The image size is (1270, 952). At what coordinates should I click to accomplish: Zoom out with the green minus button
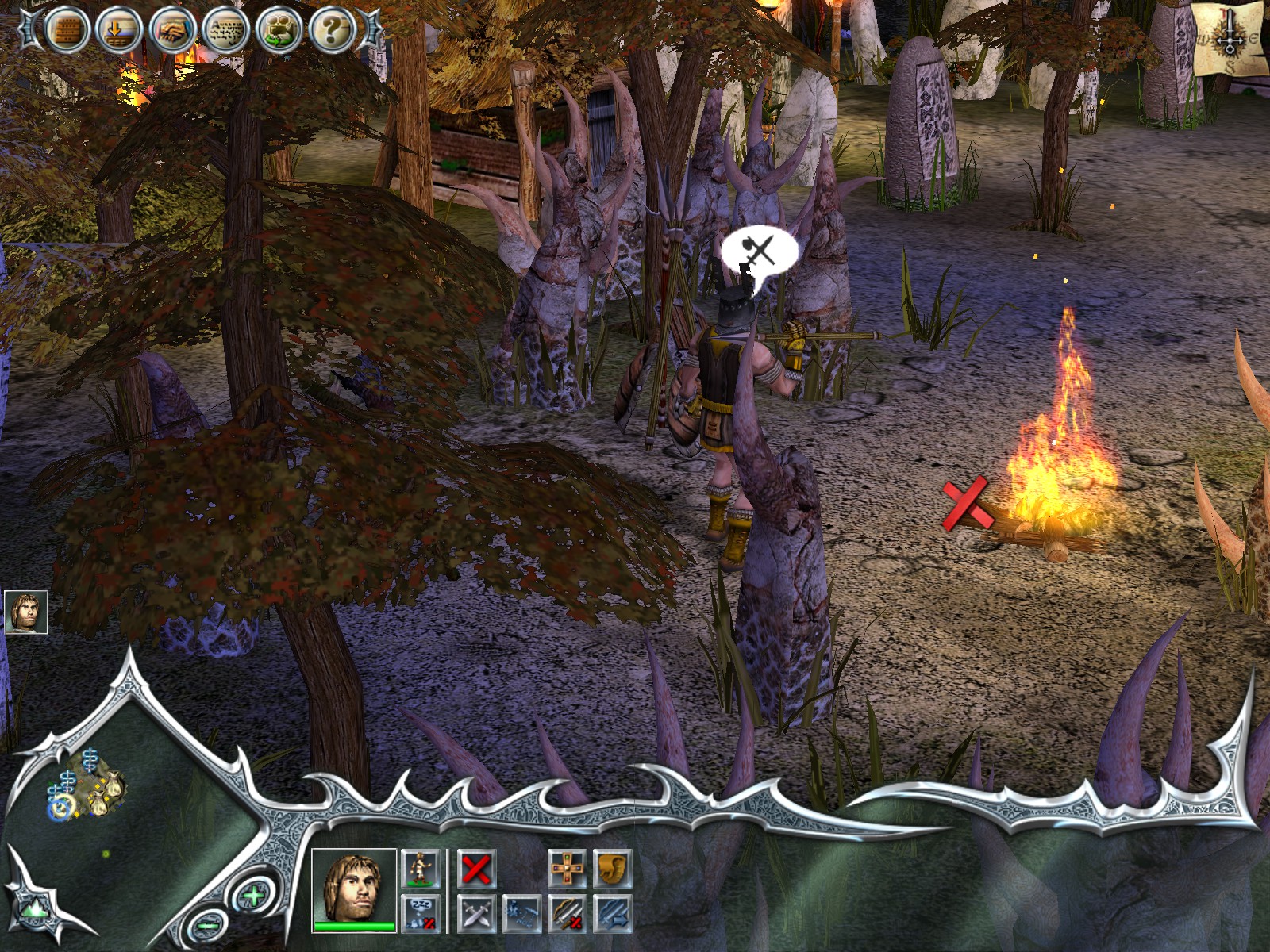pos(208,924)
